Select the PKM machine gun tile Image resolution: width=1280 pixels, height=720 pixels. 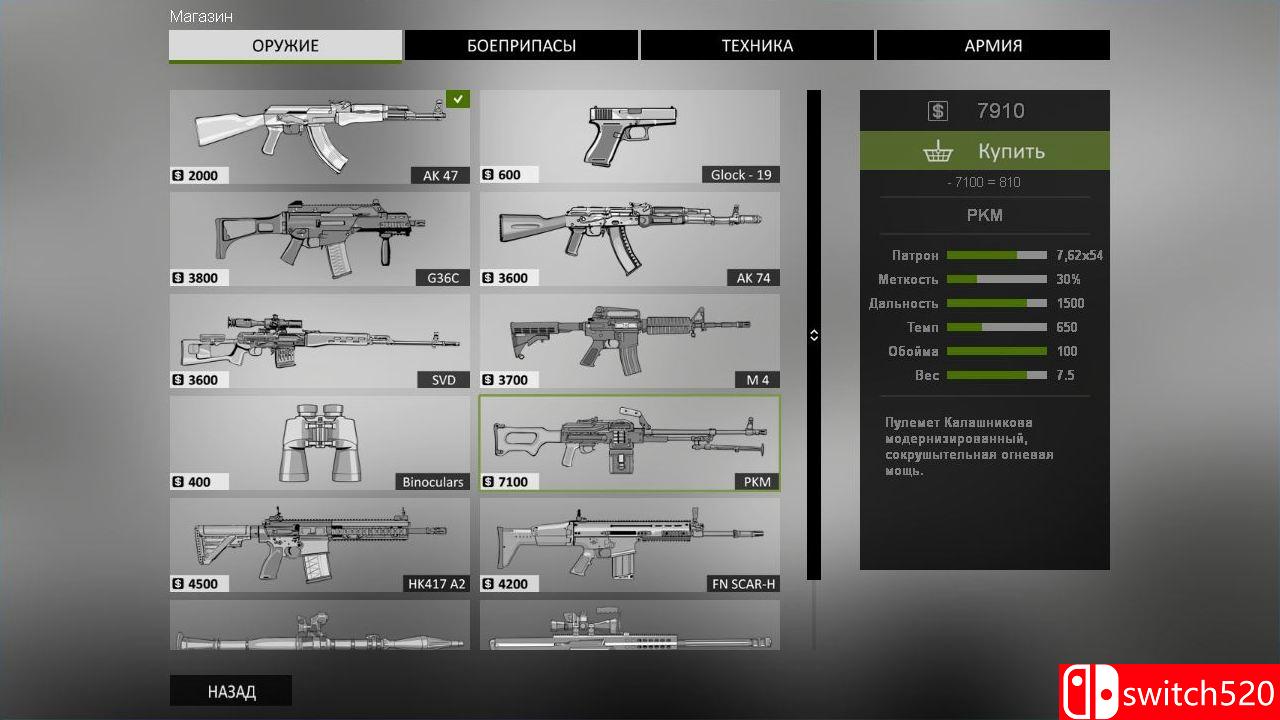coord(630,443)
